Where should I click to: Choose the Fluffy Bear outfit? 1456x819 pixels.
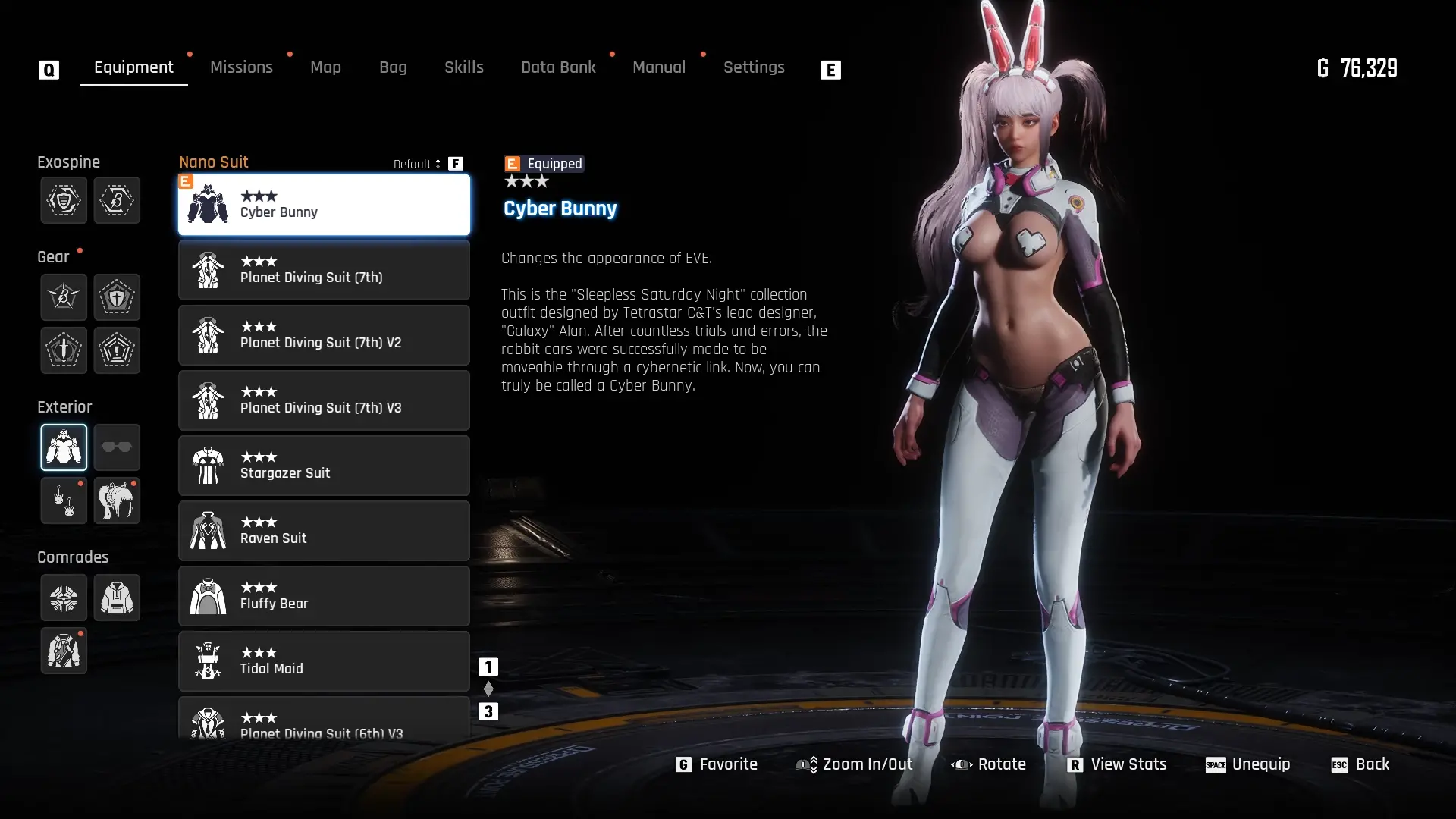[324, 596]
